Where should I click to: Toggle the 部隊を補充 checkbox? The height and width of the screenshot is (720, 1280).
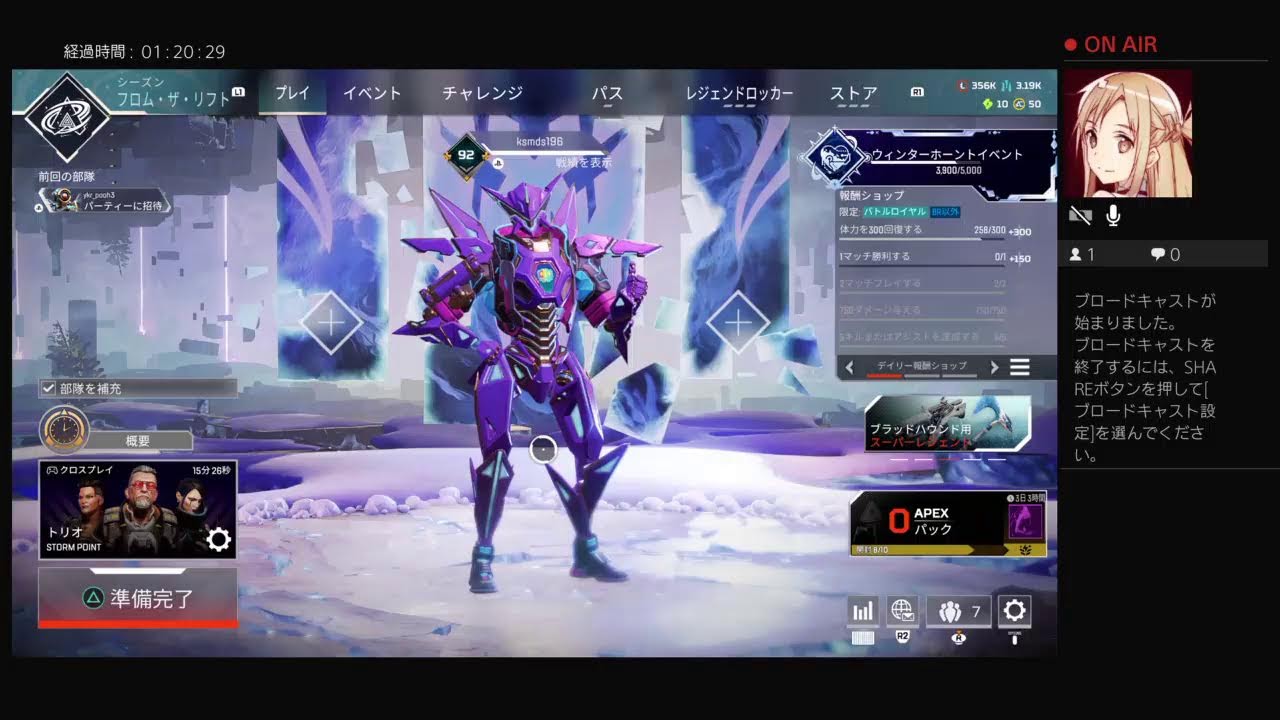coord(48,388)
